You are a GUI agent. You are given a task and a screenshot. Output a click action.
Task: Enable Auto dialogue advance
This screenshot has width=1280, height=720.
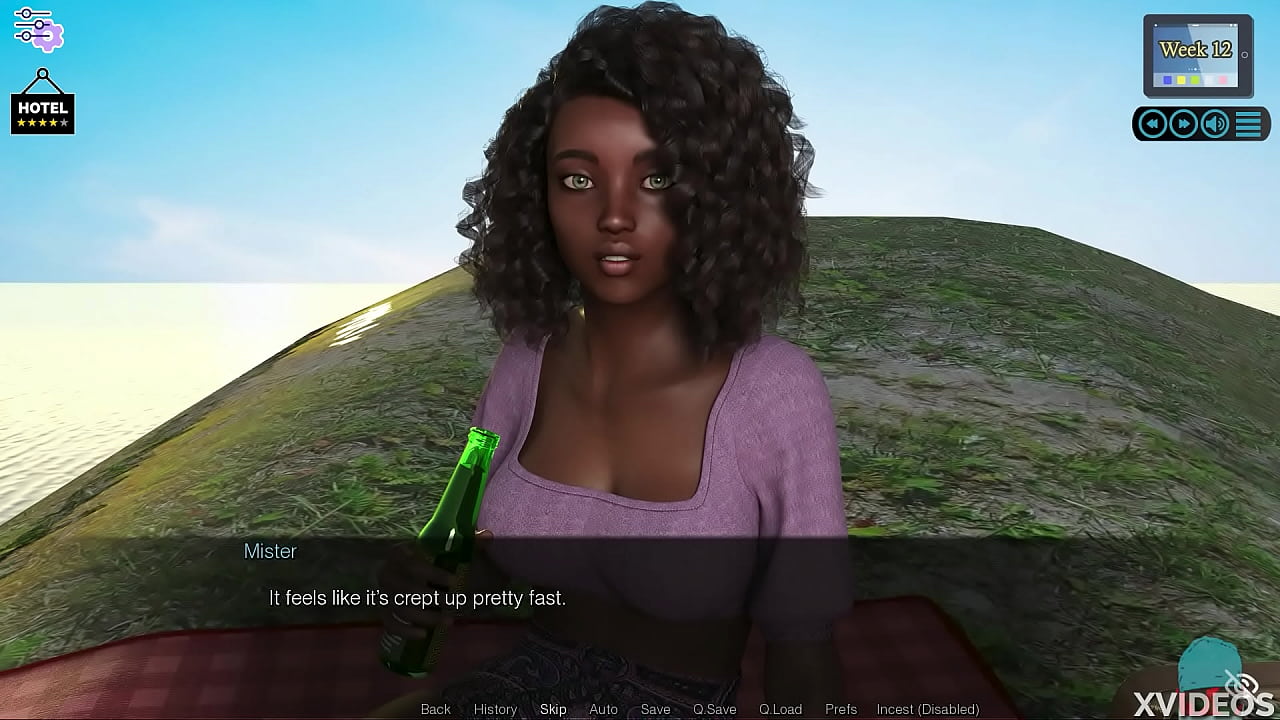[x=603, y=709]
